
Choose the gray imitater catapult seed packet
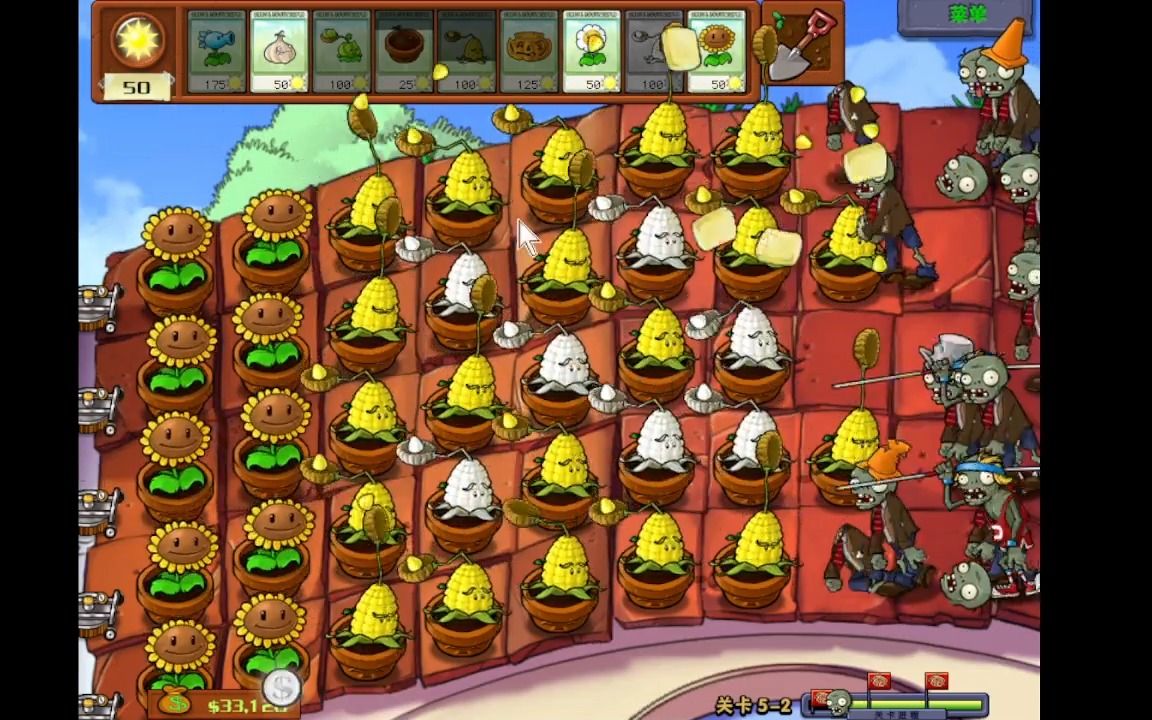pos(652,53)
